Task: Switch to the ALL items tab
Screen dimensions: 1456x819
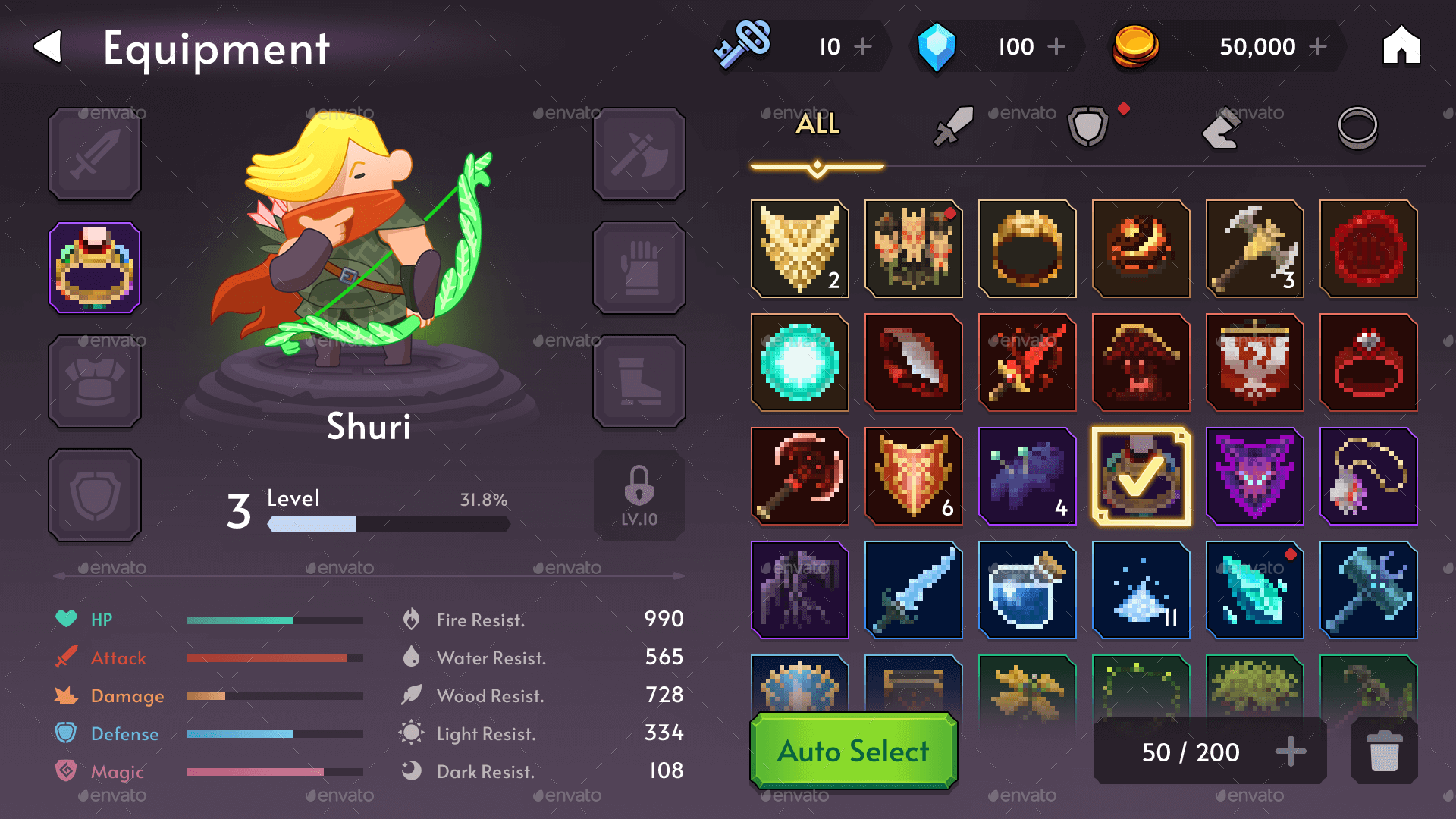Action: [817, 124]
